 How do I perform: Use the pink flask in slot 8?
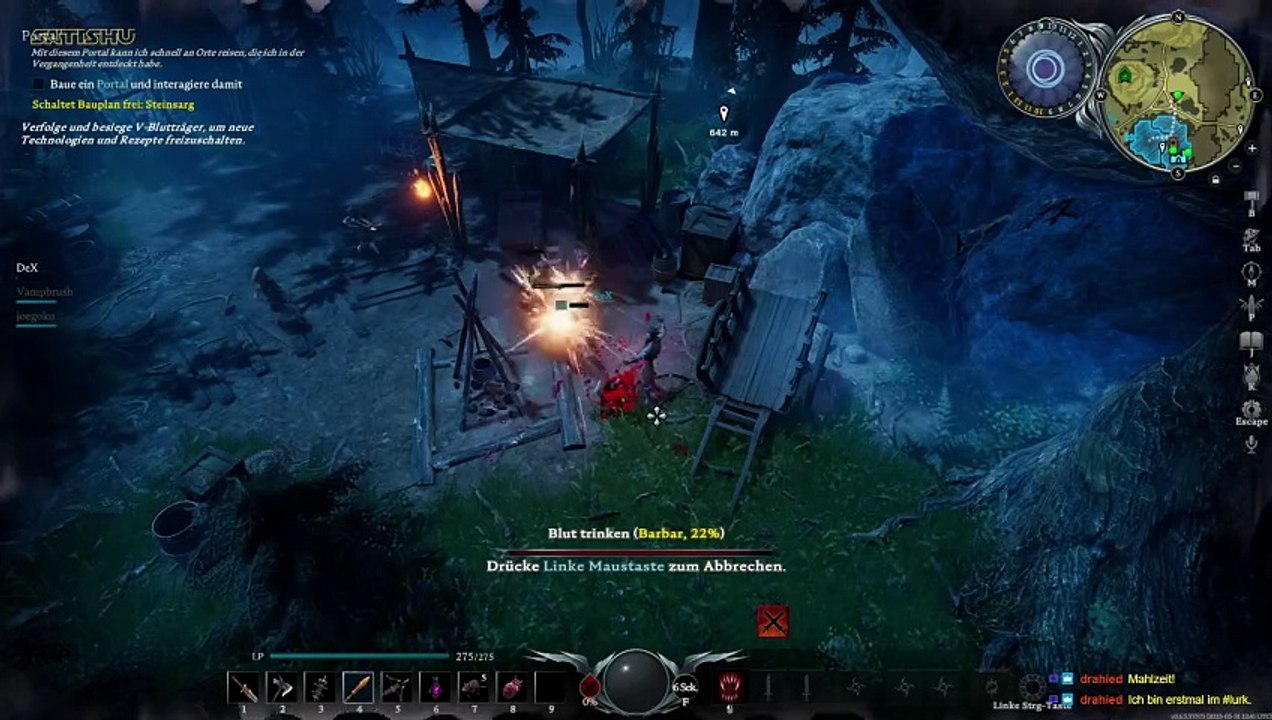[x=512, y=687]
